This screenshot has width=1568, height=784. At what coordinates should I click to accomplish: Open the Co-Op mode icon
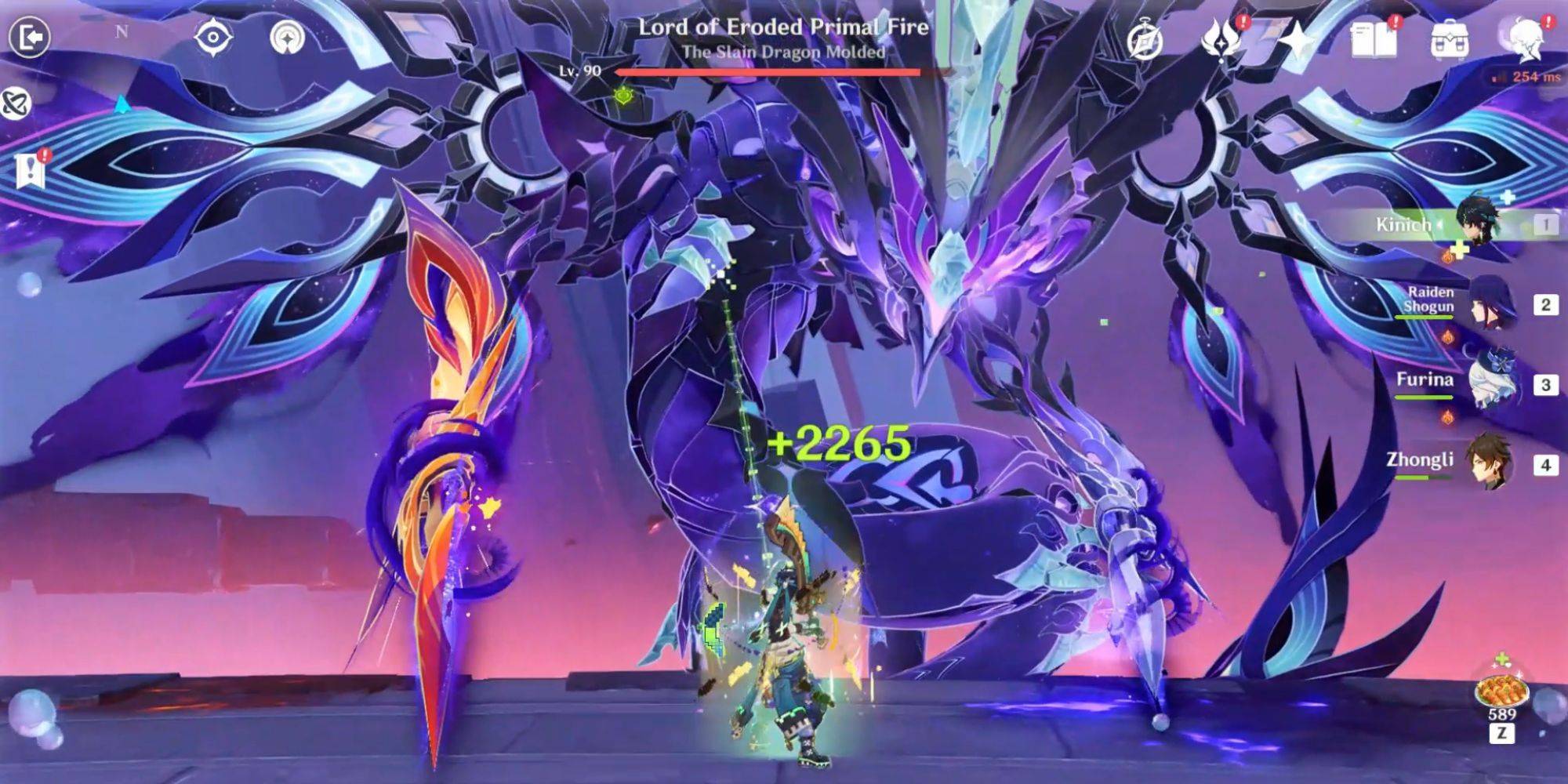pos(14,104)
